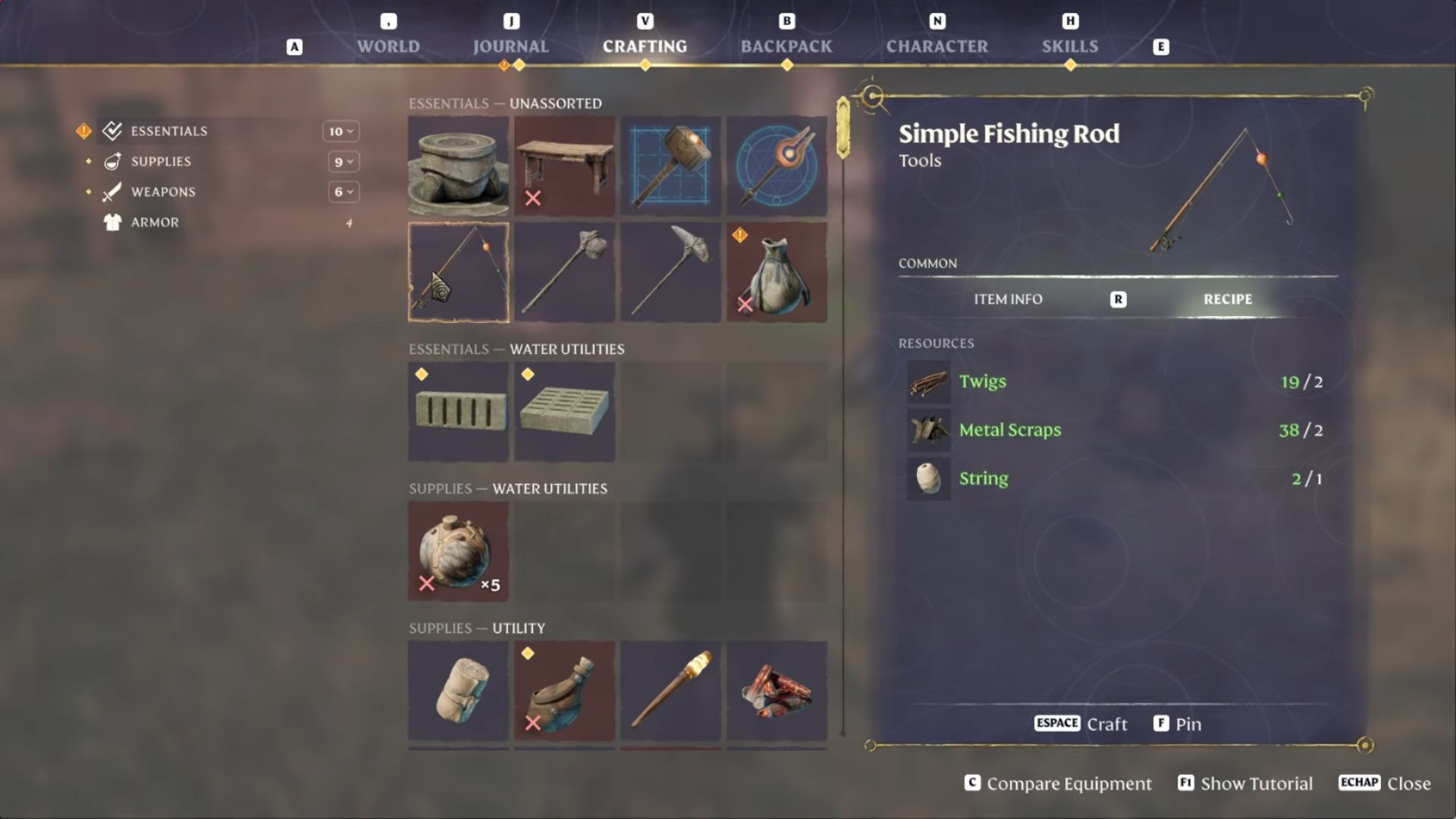Open the Backpack tab
1456x819 pixels.
coord(786,45)
